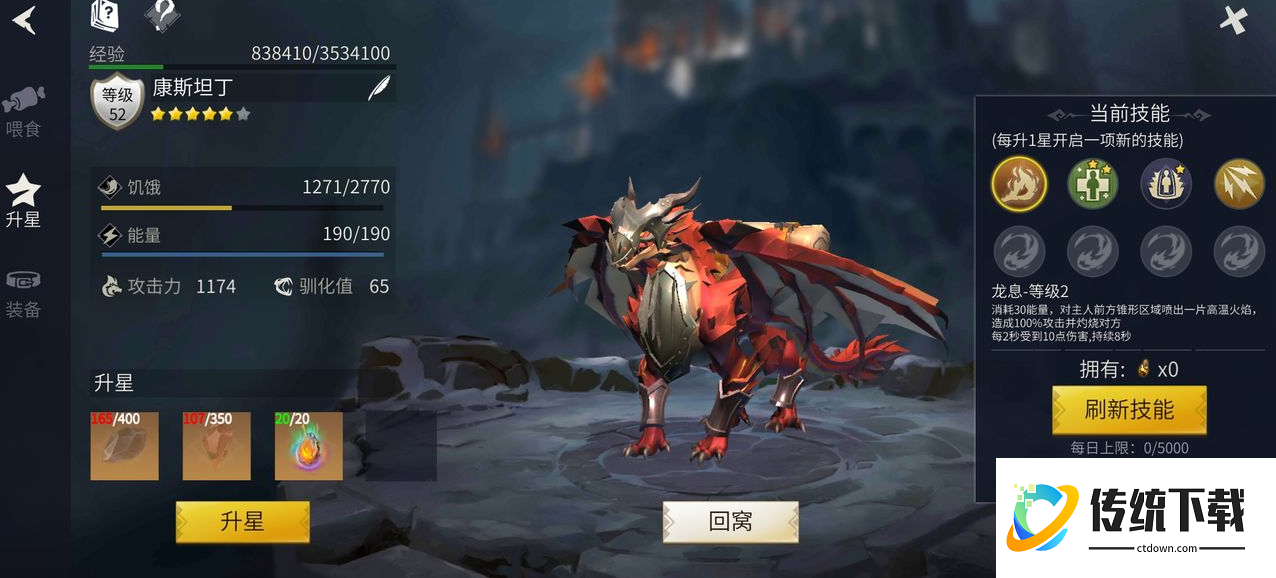Send the dragon home with 回窝

(x=730, y=522)
